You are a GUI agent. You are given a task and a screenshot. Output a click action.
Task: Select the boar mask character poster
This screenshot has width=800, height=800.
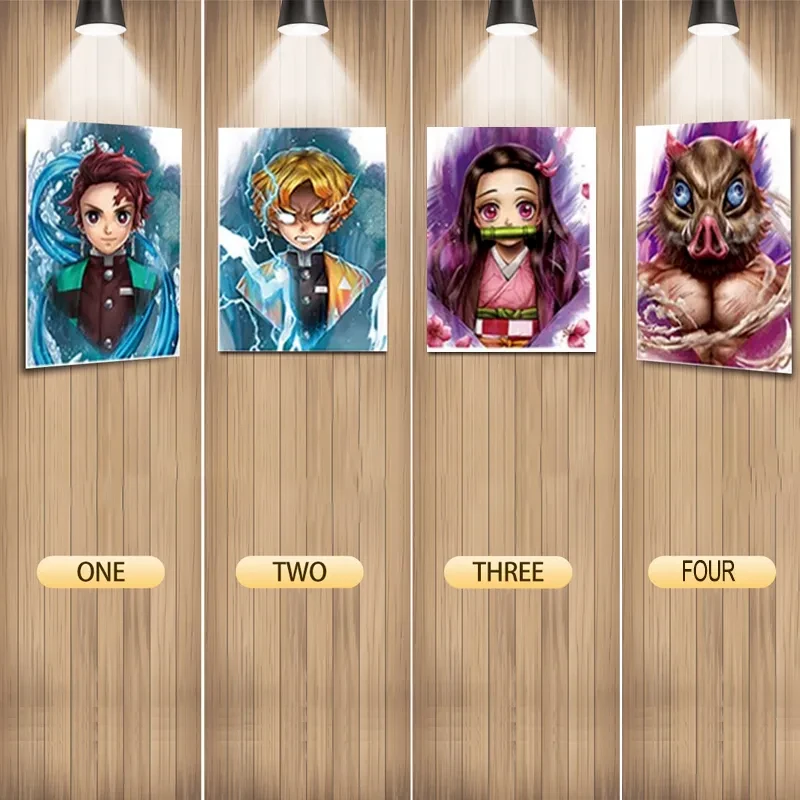(x=713, y=243)
